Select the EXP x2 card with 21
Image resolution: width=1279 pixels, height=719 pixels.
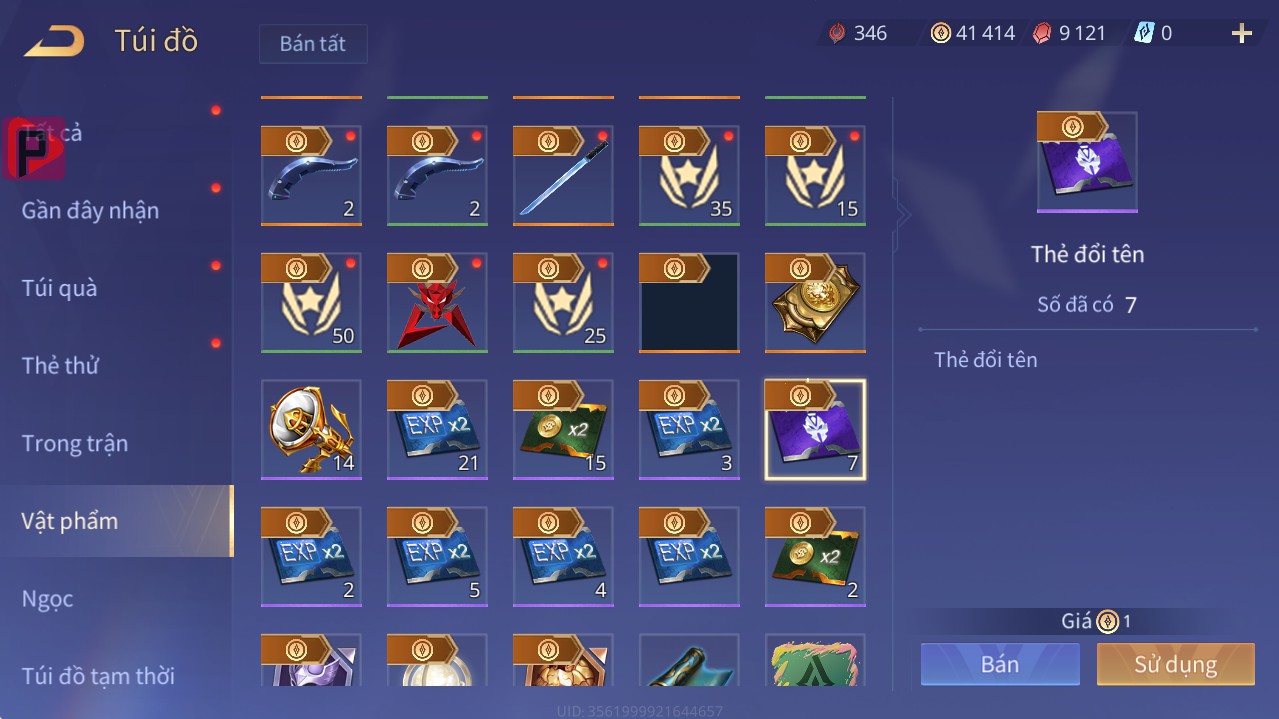(x=437, y=430)
